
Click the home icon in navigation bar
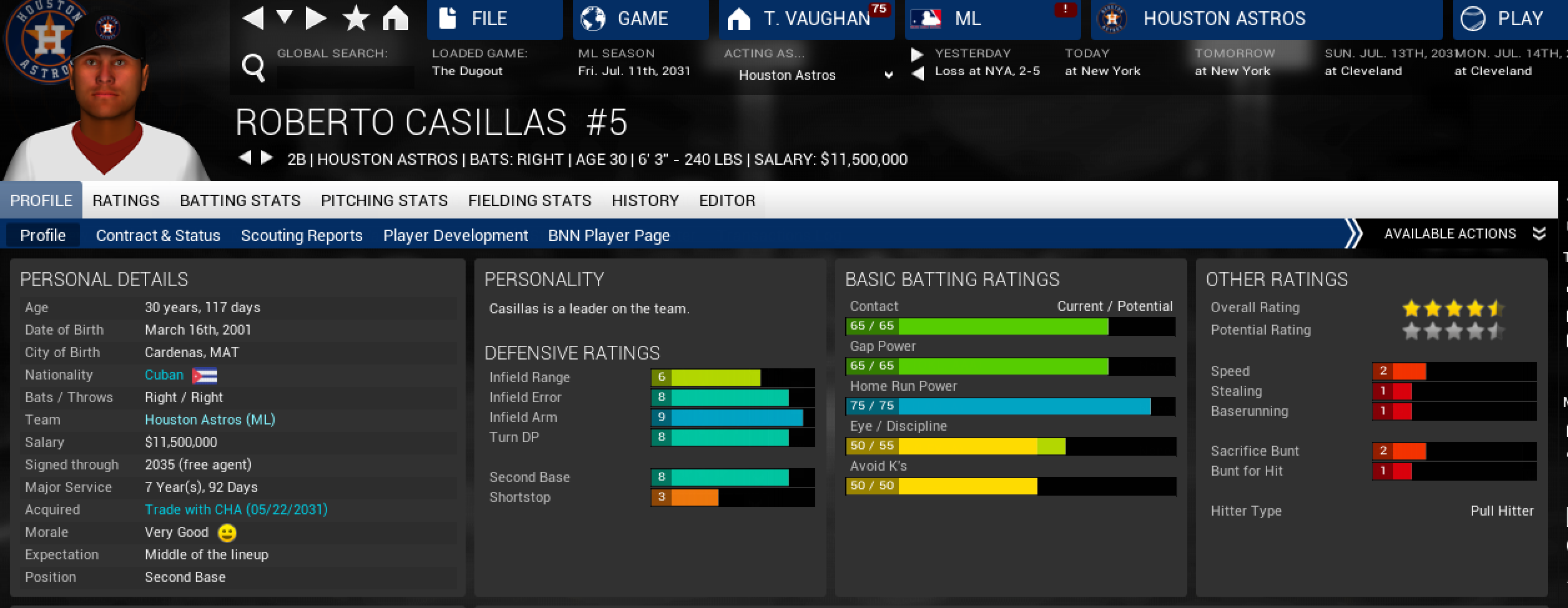coord(395,19)
